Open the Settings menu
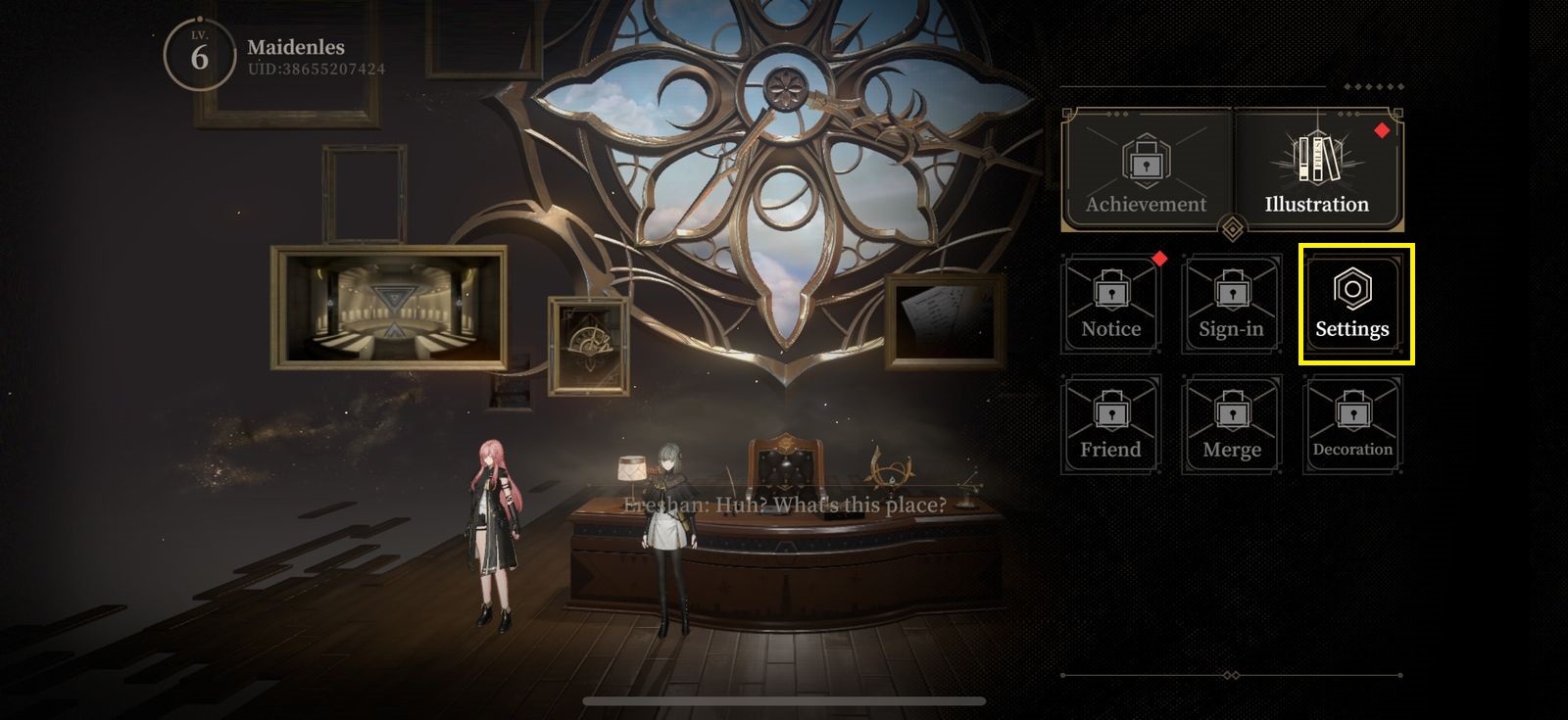The width and height of the screenshot is (1568, 720). click(x=1353, y=305)
